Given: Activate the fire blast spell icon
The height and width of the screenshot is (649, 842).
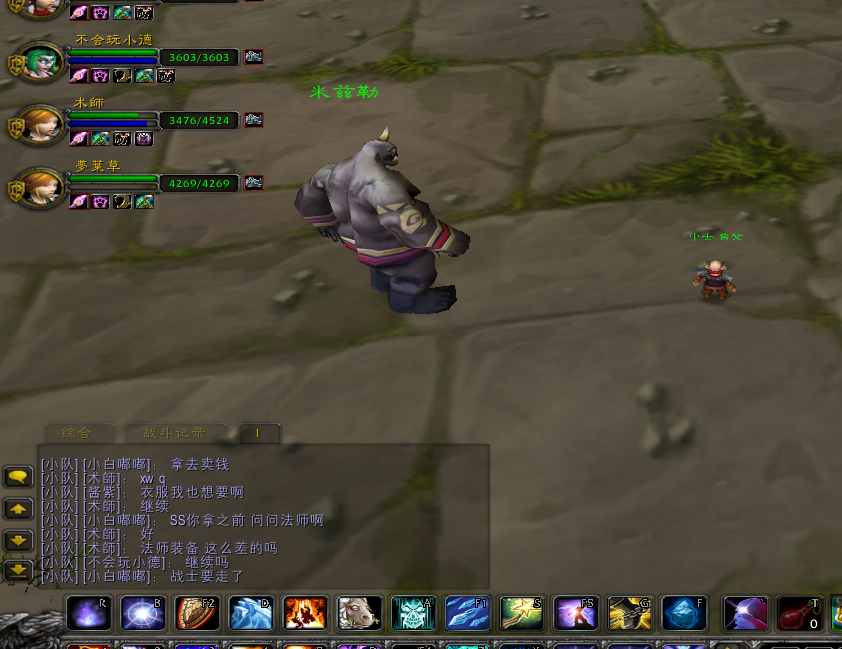Looking at the screenshot, I should (x=305, y=613).
